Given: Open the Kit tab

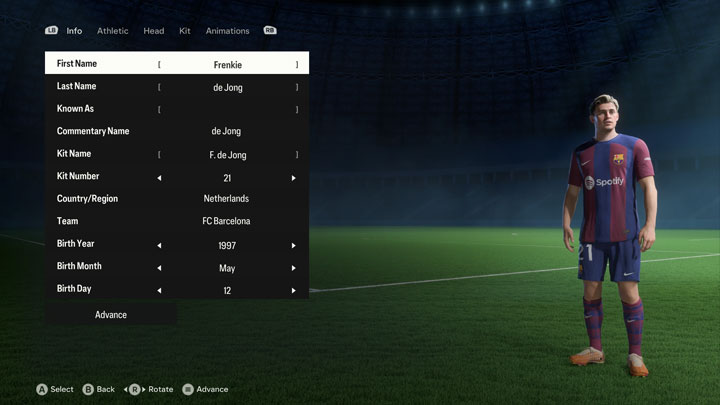Looking at the screenshot, I should 185,31.
